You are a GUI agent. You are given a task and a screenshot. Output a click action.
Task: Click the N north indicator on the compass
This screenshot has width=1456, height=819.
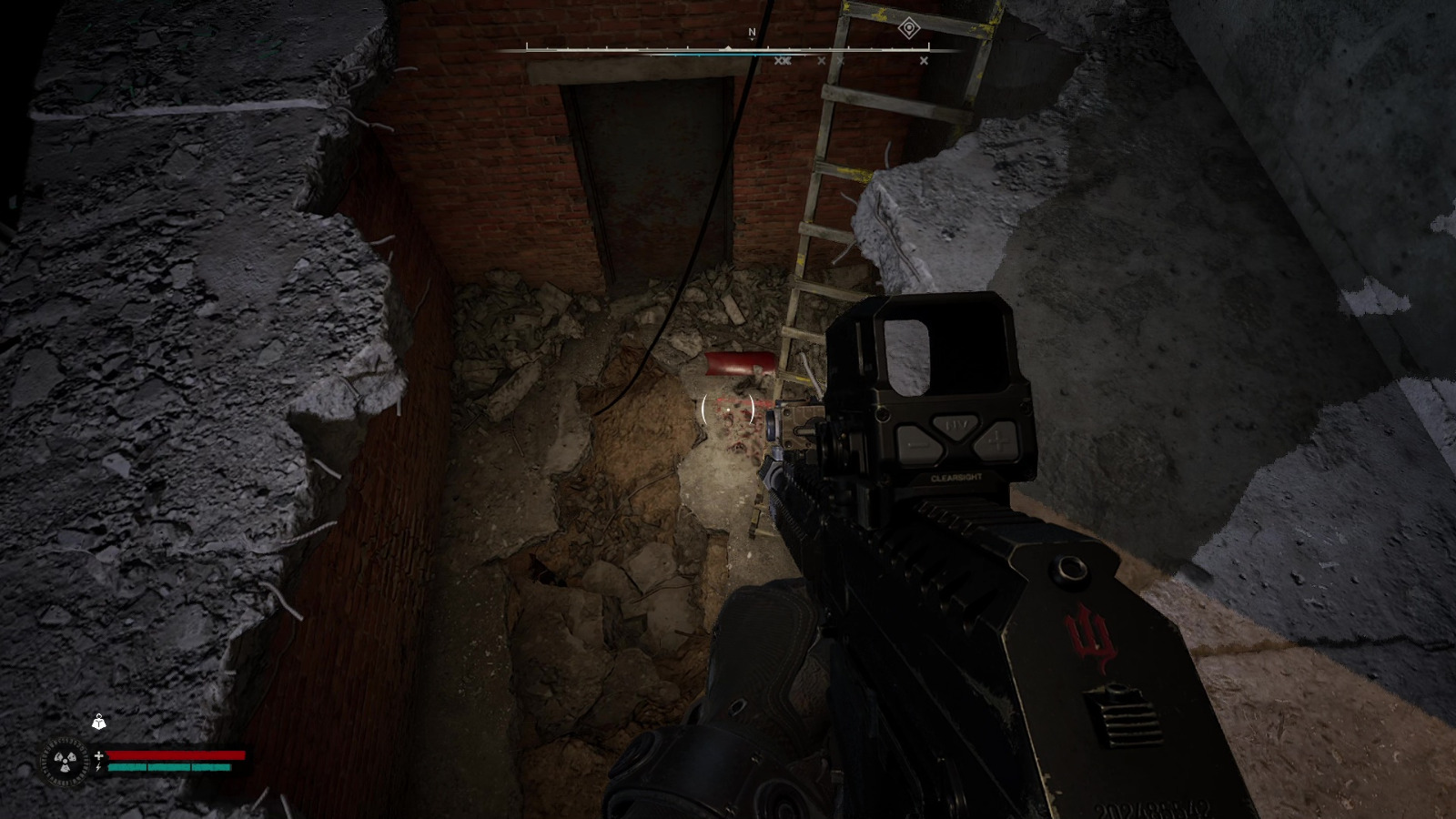[752, 32]
